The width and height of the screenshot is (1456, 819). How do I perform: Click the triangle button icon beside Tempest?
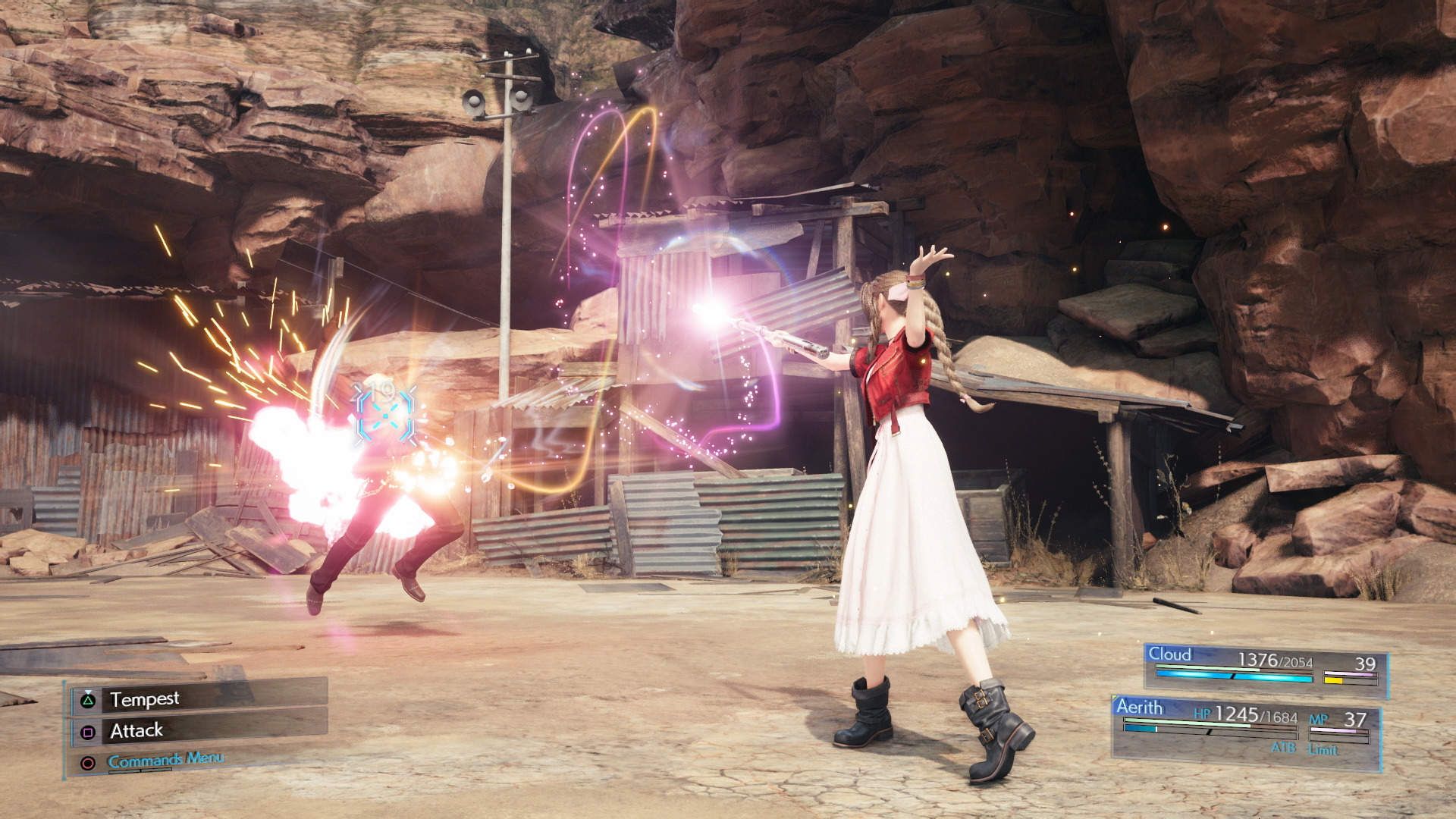(87, 701)
